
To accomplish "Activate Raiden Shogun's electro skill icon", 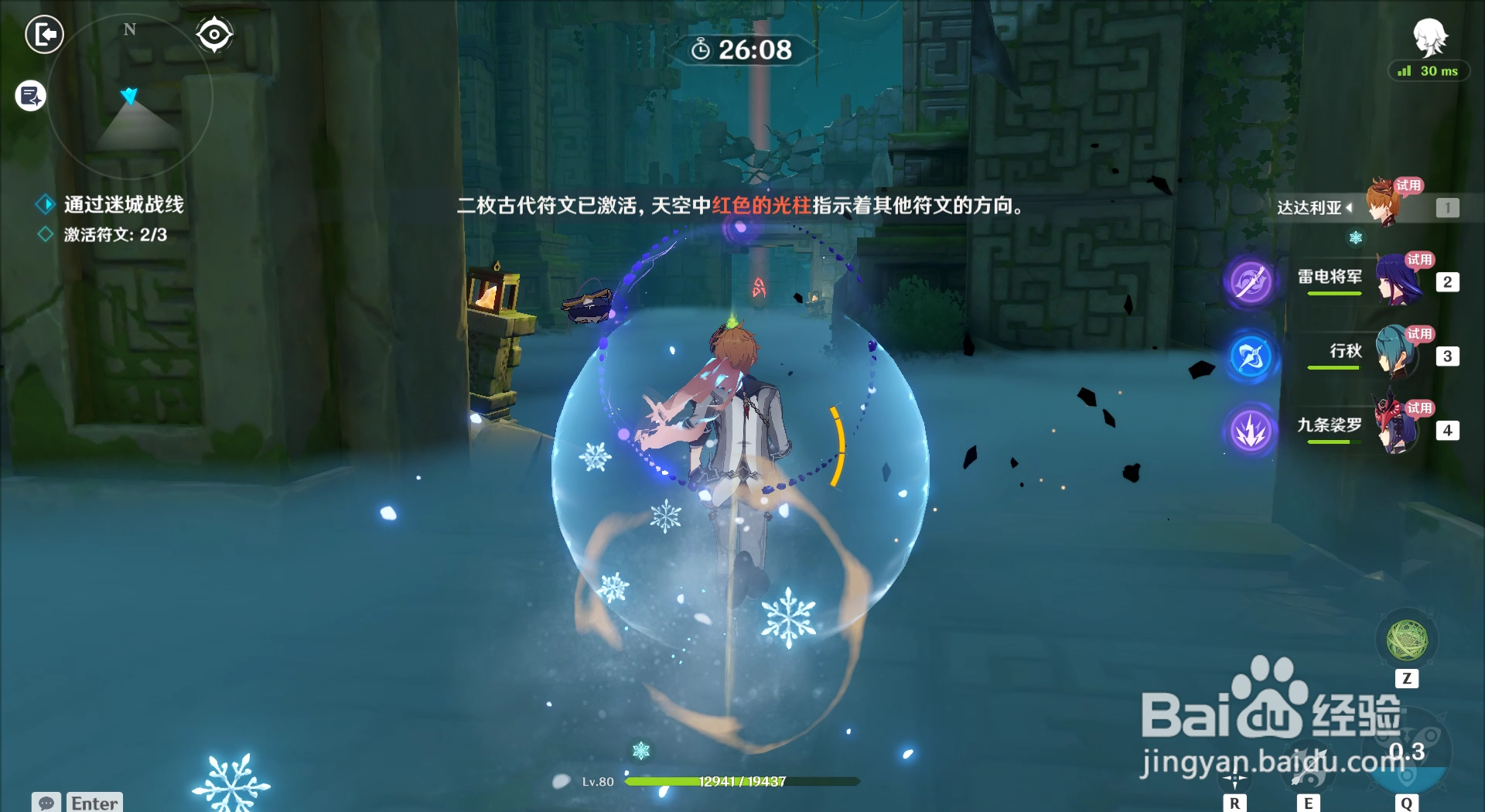I will tap(1250, 281).
